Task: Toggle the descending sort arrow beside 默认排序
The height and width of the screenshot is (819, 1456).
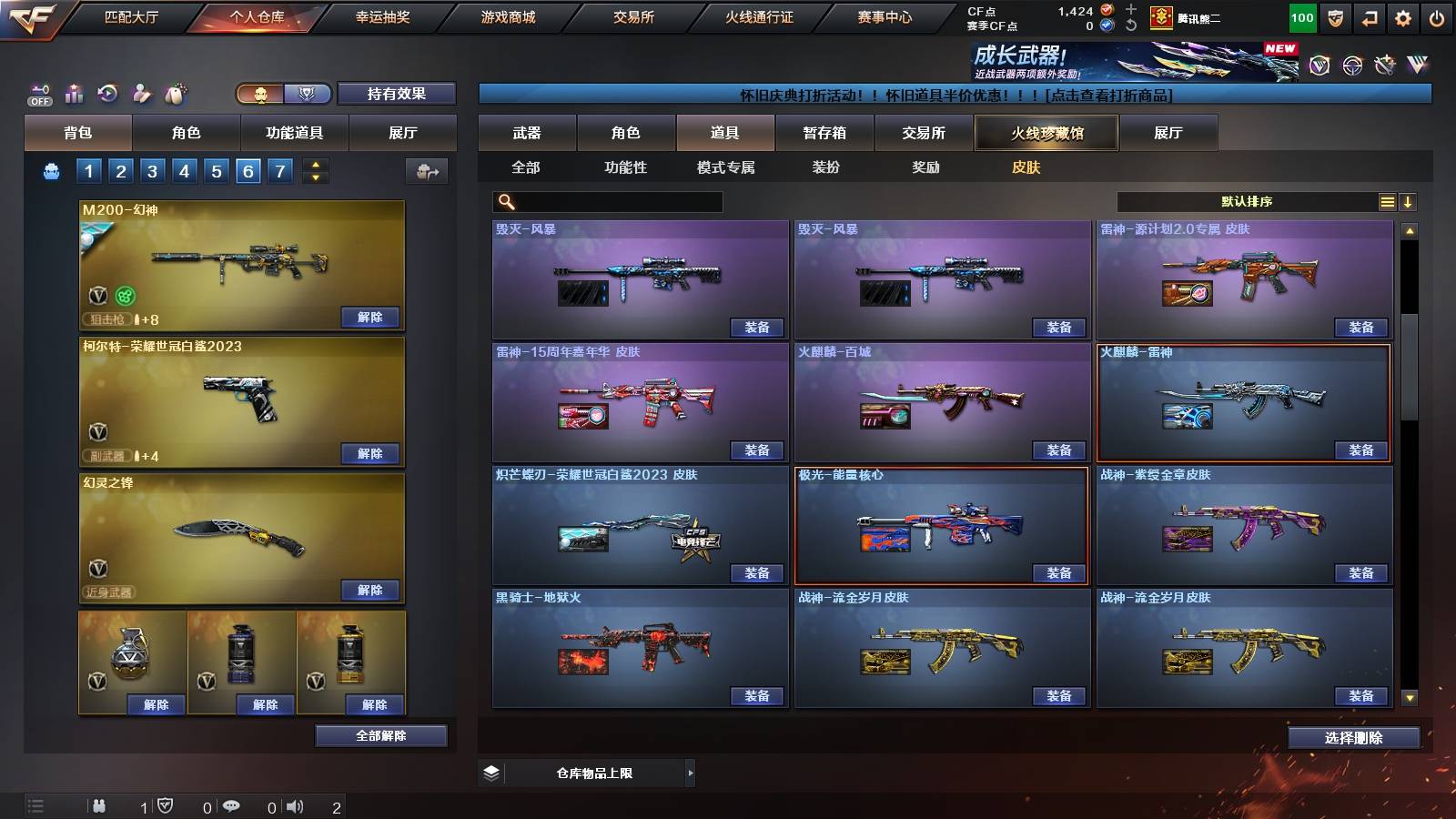Action: click(1410, 202)
